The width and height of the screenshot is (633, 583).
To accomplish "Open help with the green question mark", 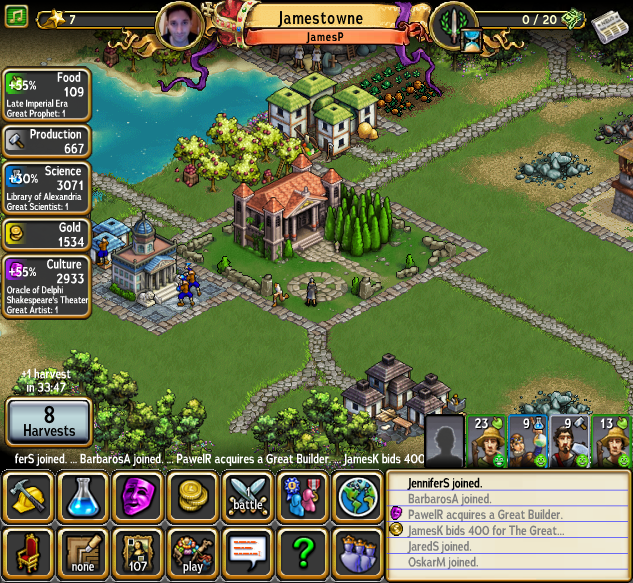I will (303, 553).
